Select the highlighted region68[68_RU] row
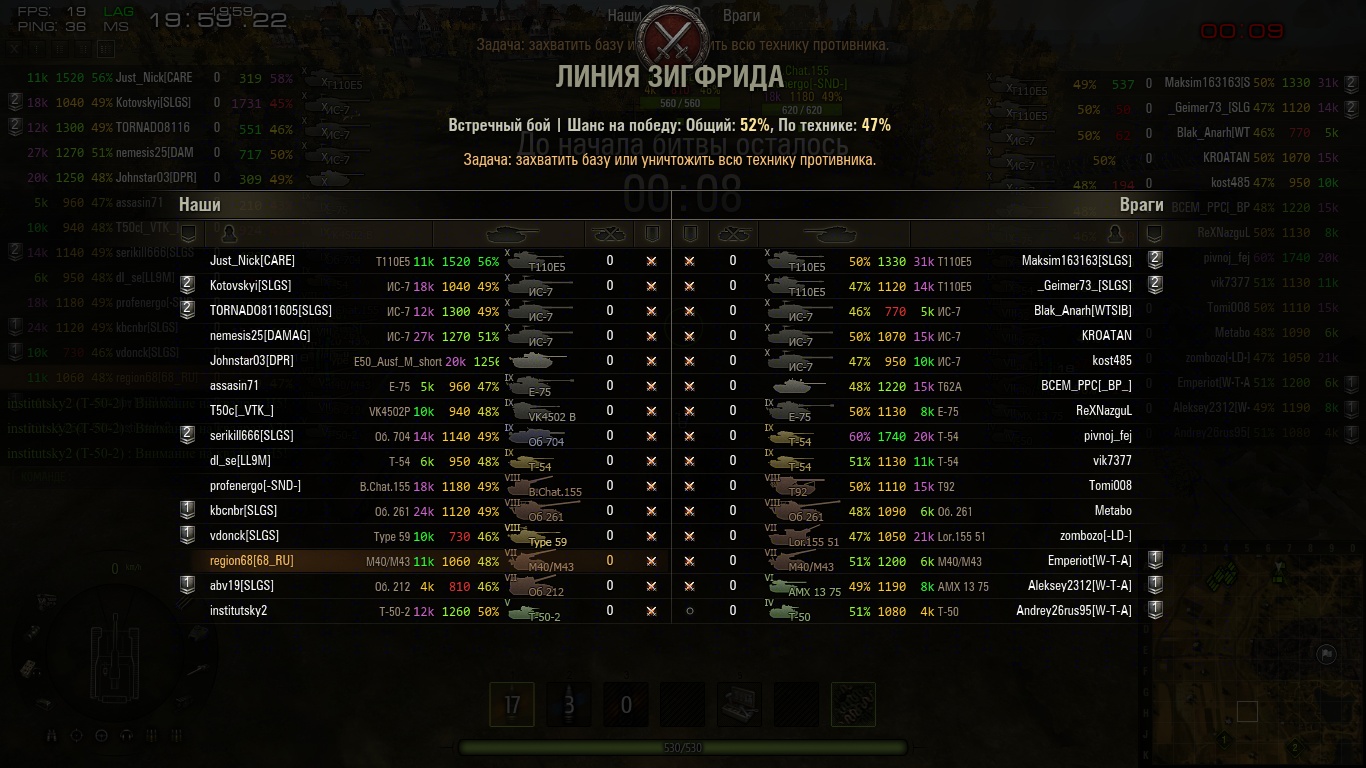 [x=252, y=561]
